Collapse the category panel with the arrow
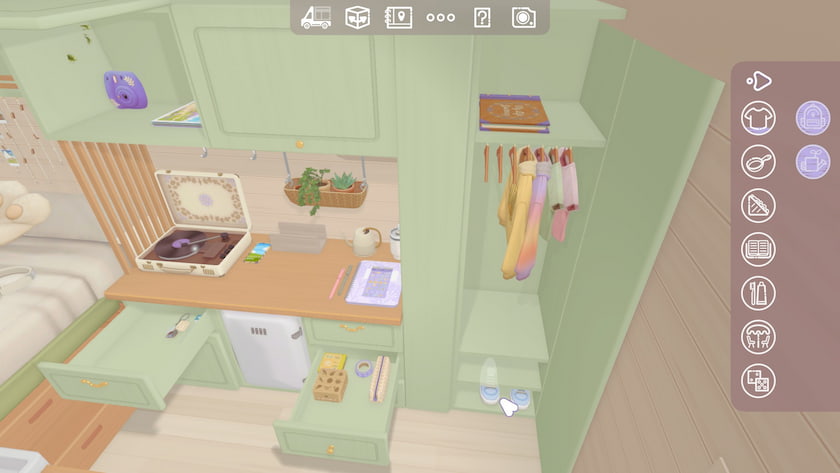Viewport: 840px width, 473px height. pos(759,80)
